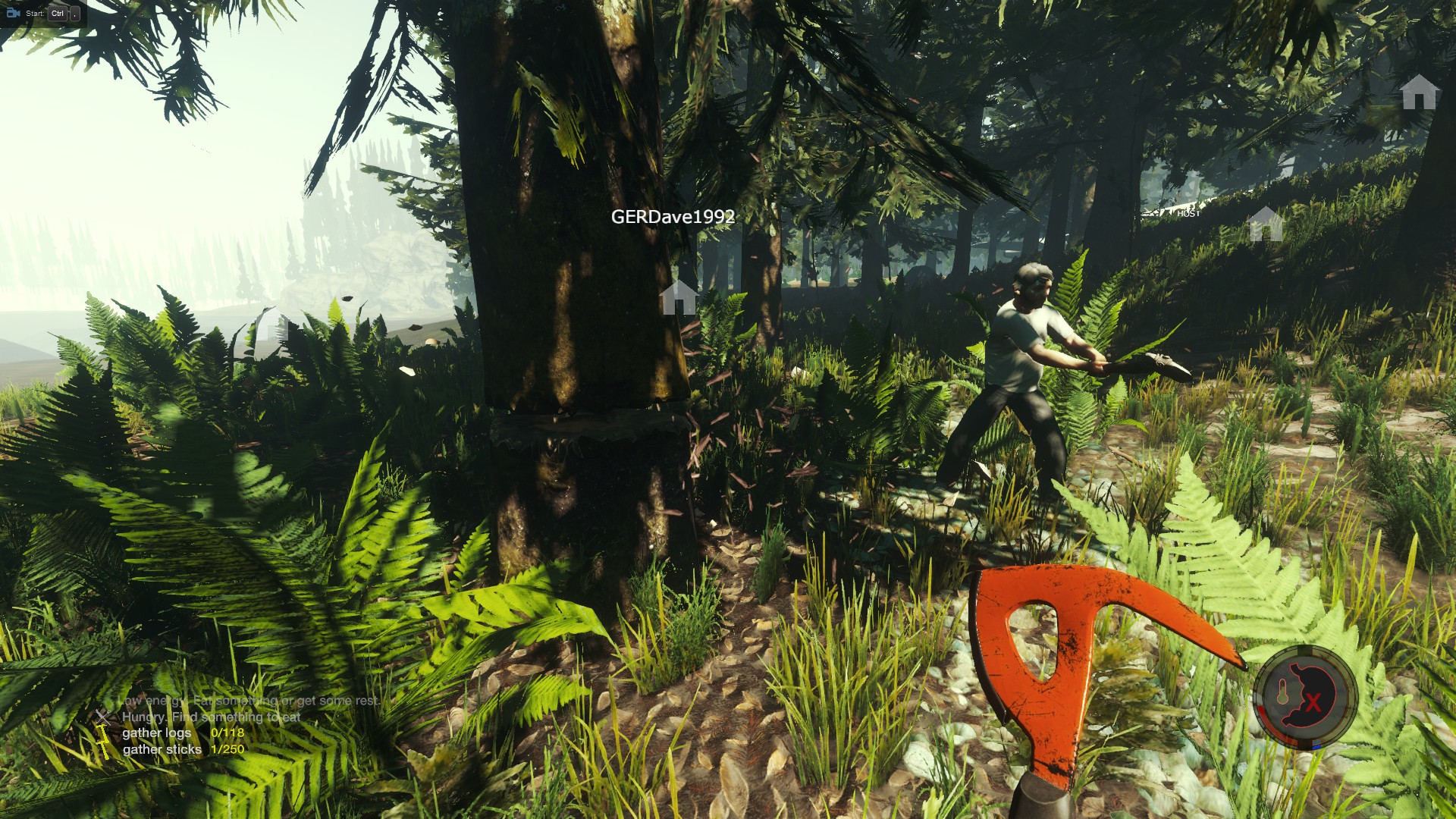Click the crossed fork and knife hunger icon

click(102, 716)
